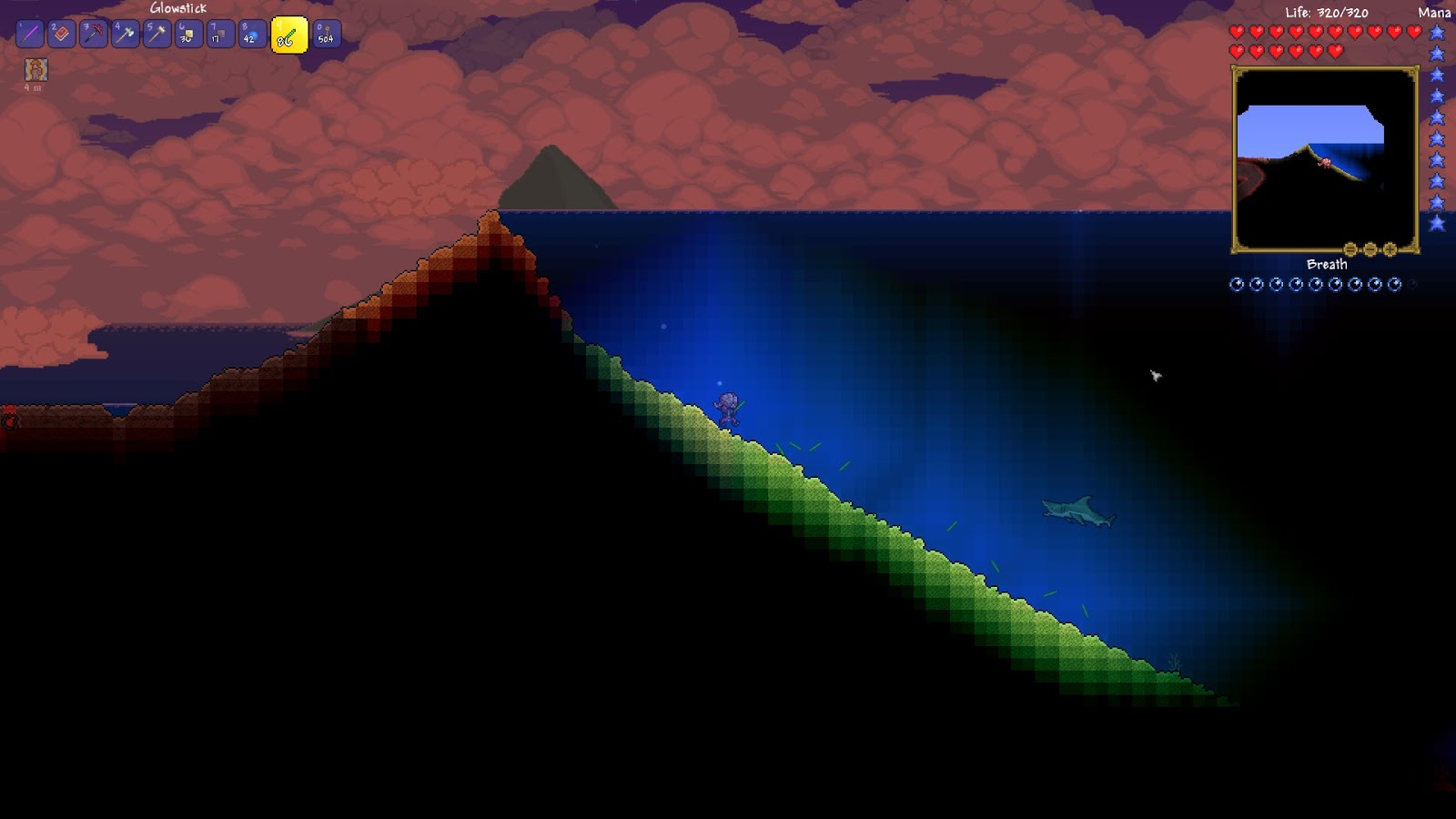Toggle the minimap with the minimize button
This screenshot has height=819, width=1456.
click(x=1350, y=249)
